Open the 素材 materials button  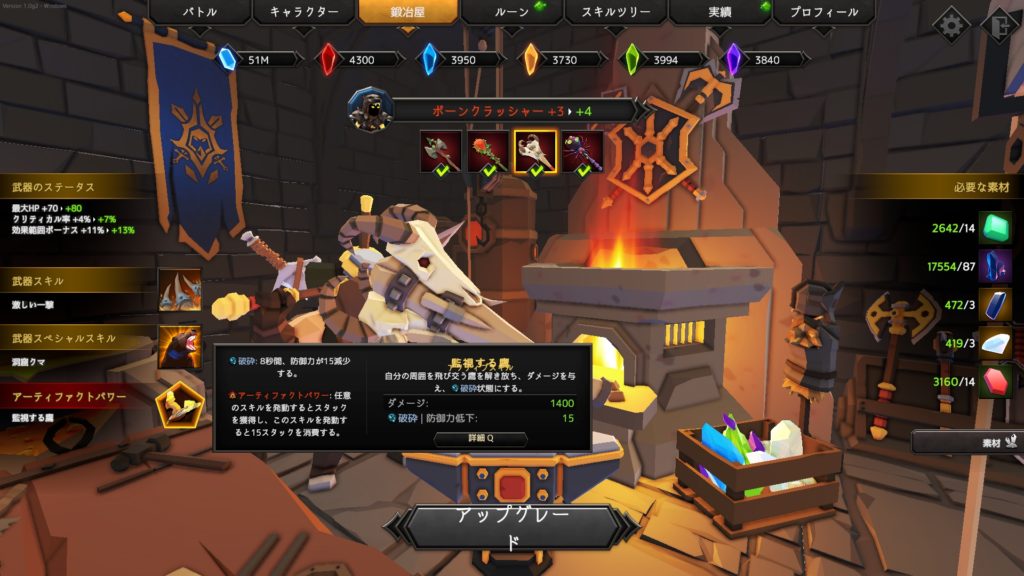[966, 441]
